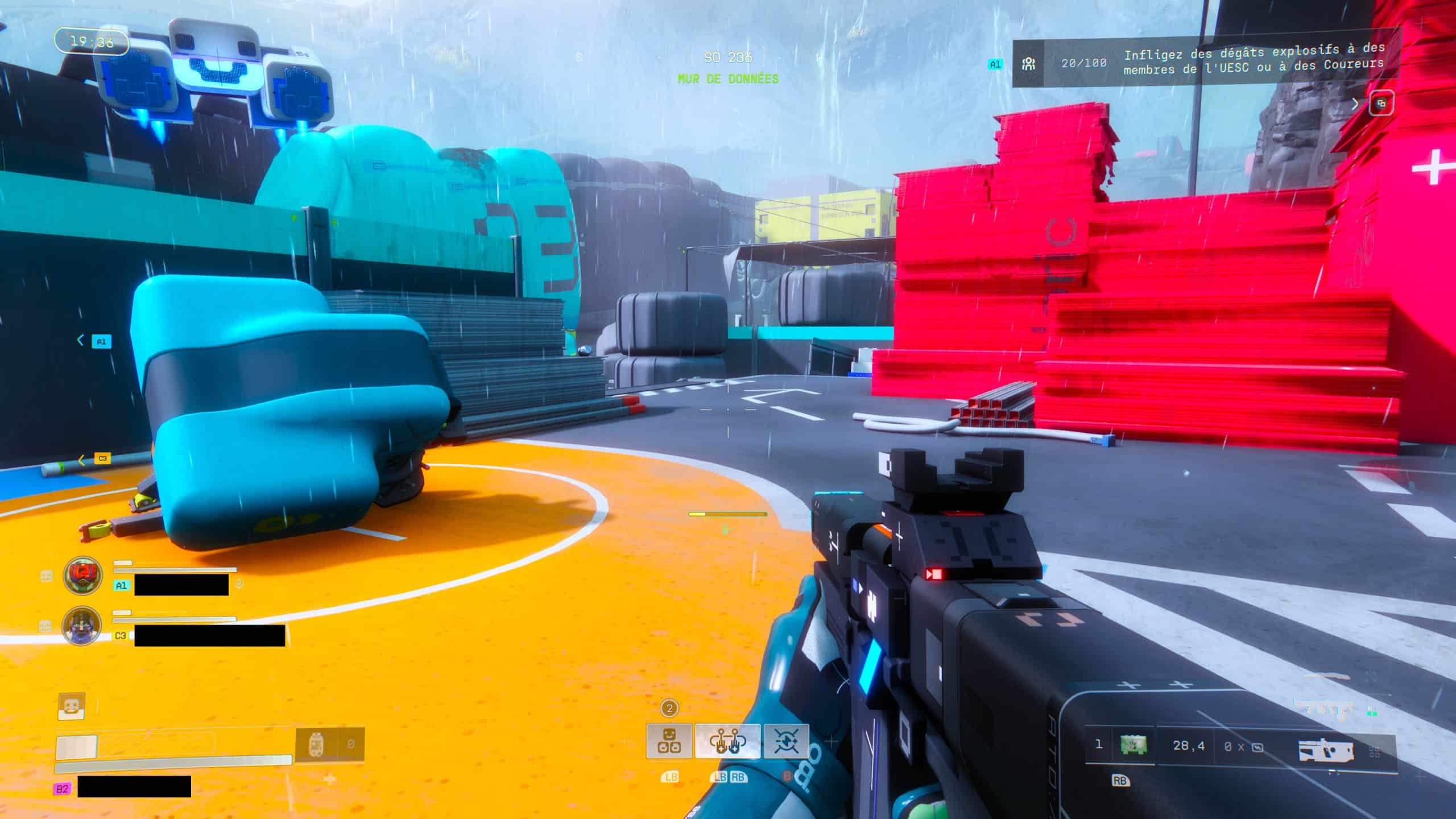The image size is (1456, 819).
Task: Trigger the linked healing hands ability
Action: (x=727, y=741)
